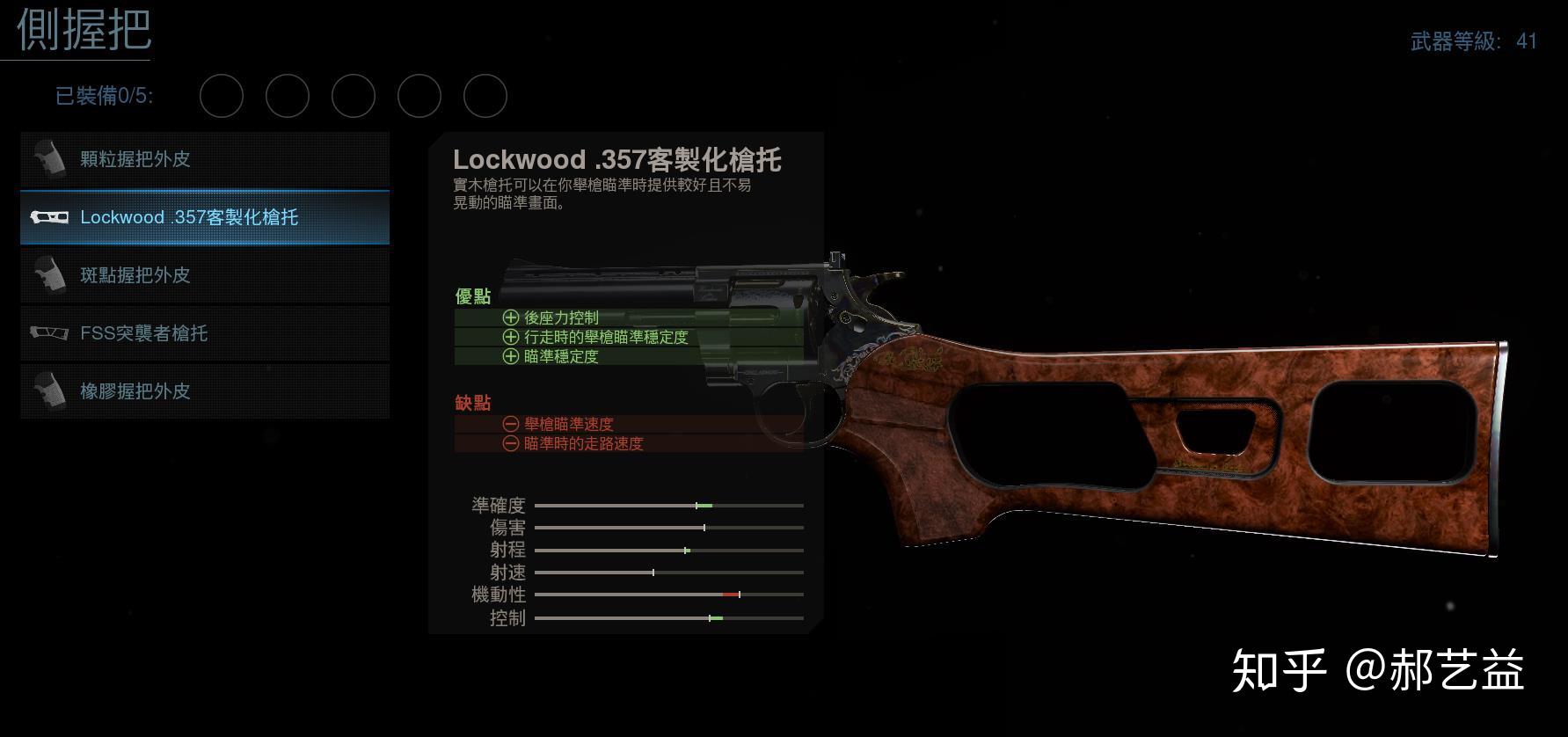Screen dimensions: 1568x737
Task: Click the 側握把 category header
Action: click(x=83, y=32)
